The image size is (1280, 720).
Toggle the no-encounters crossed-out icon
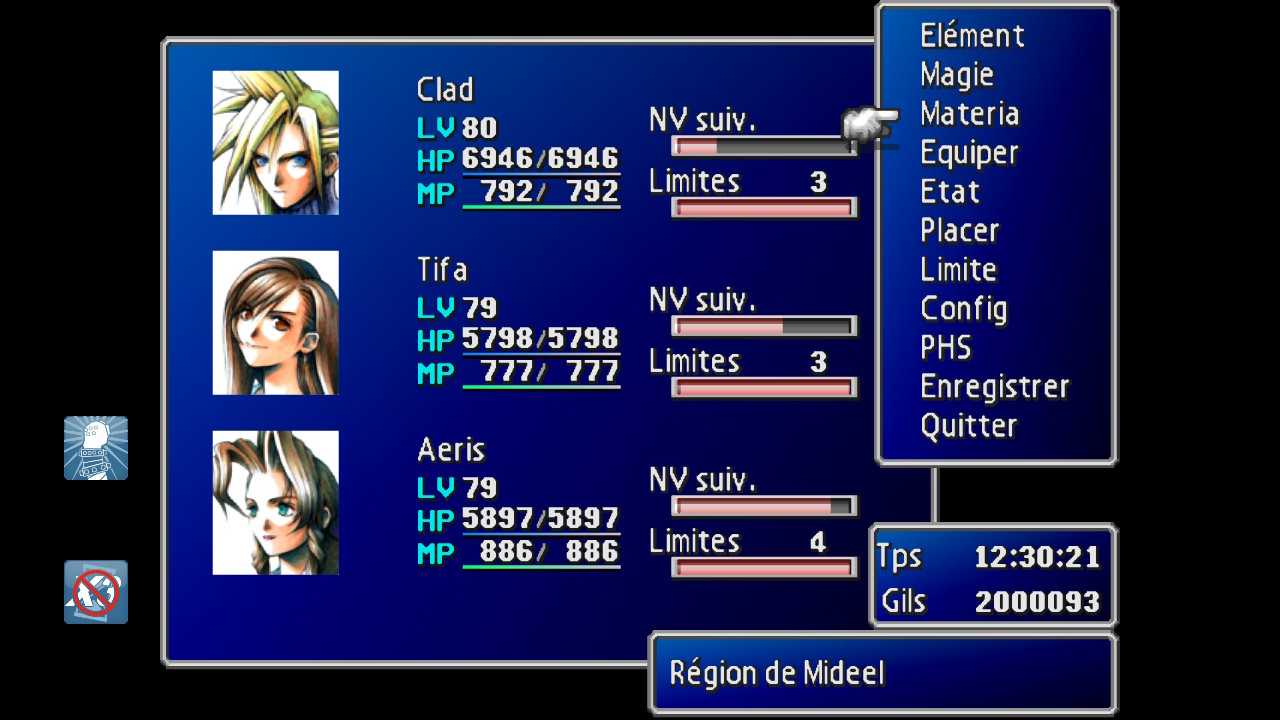tap(96, 592)
